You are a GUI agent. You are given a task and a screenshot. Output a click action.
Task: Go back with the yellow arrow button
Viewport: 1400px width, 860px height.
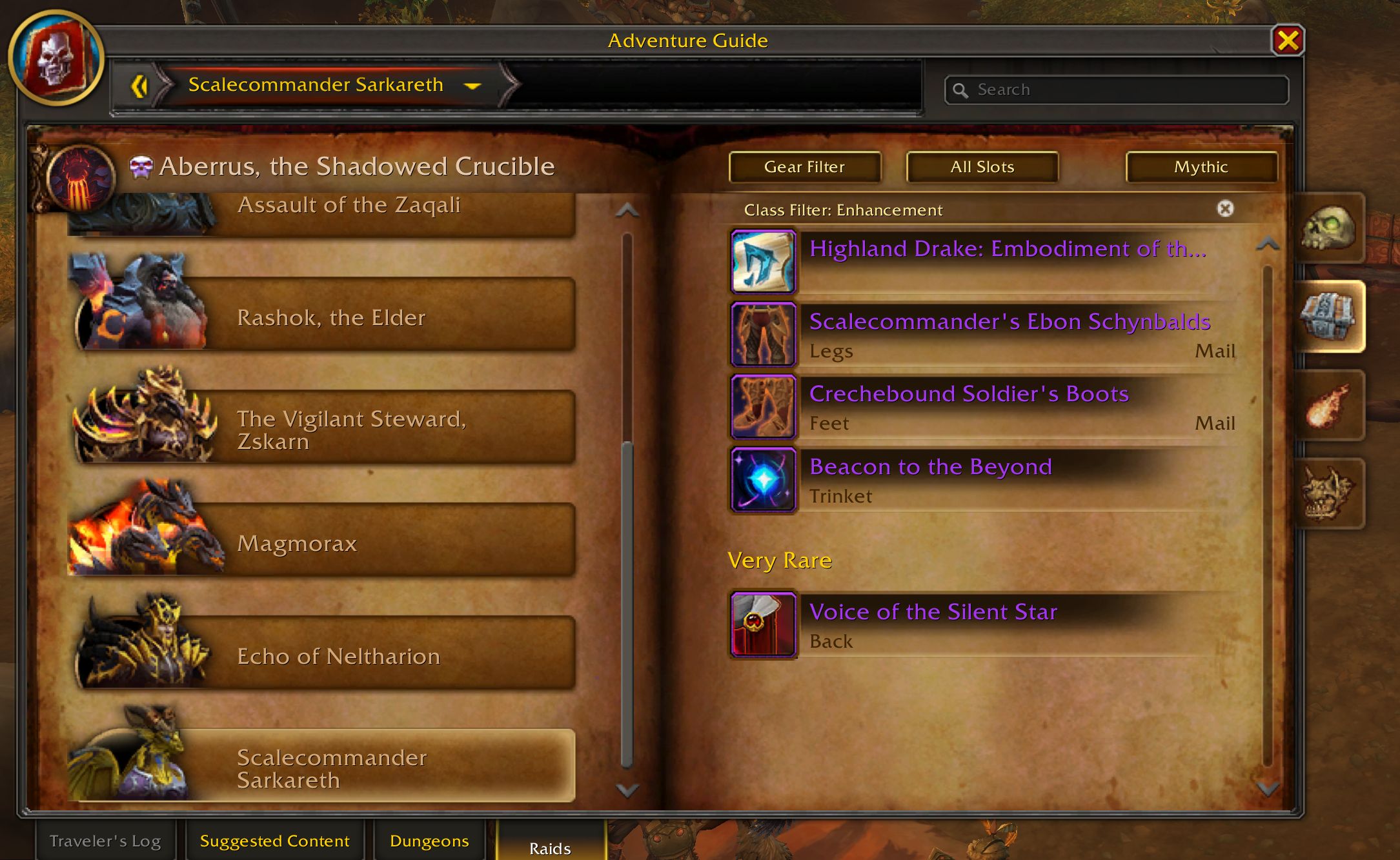tap(139, 86)
